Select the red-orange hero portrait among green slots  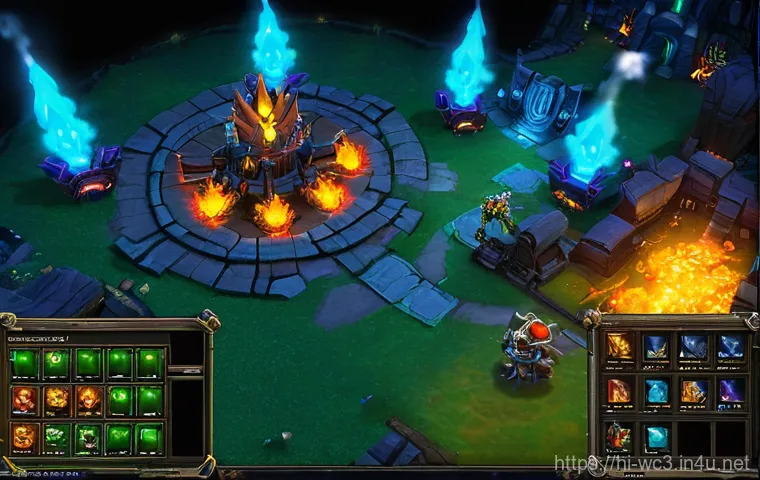24,399
